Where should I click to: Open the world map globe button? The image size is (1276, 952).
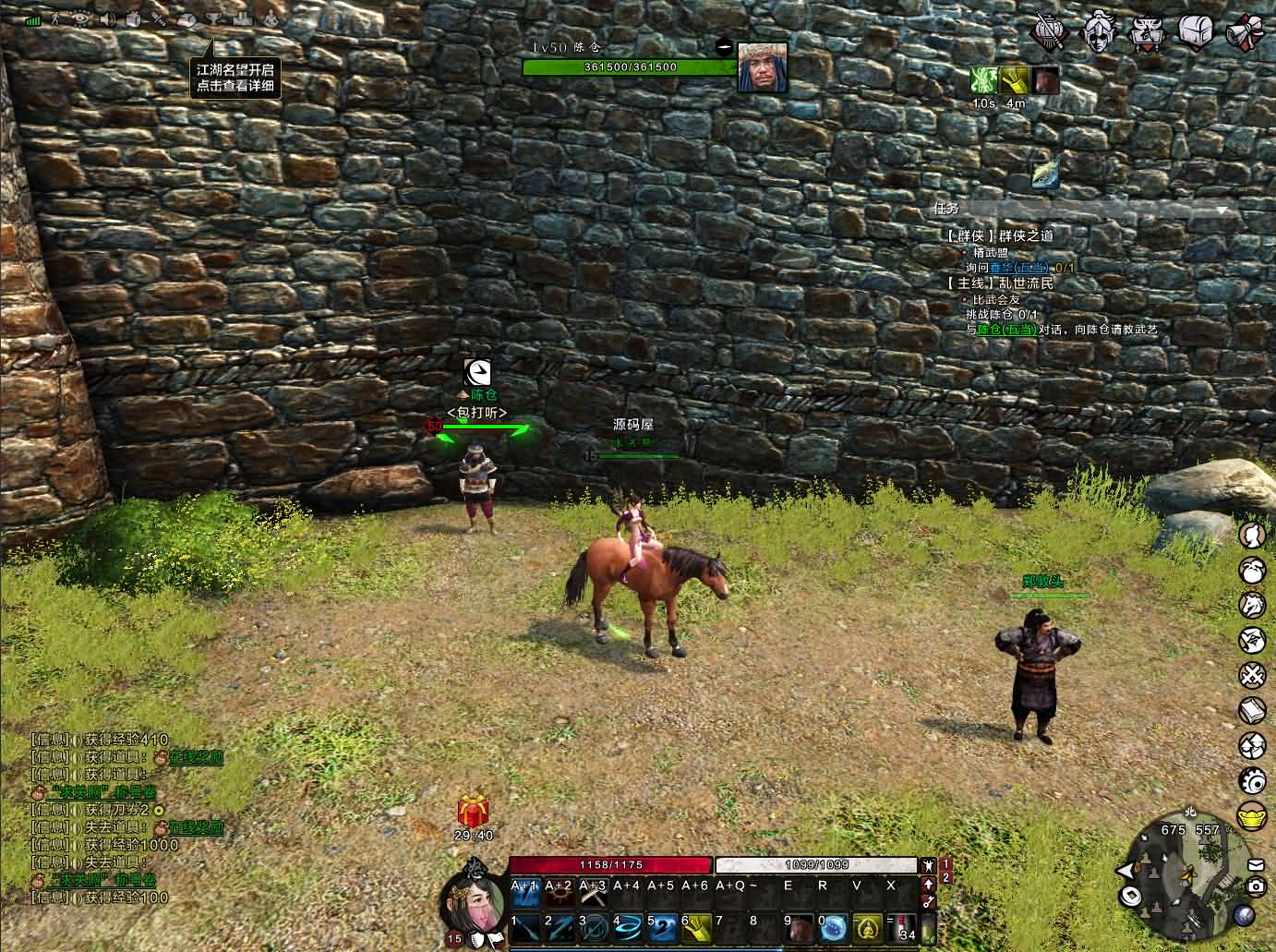(x=1244, y=915)
